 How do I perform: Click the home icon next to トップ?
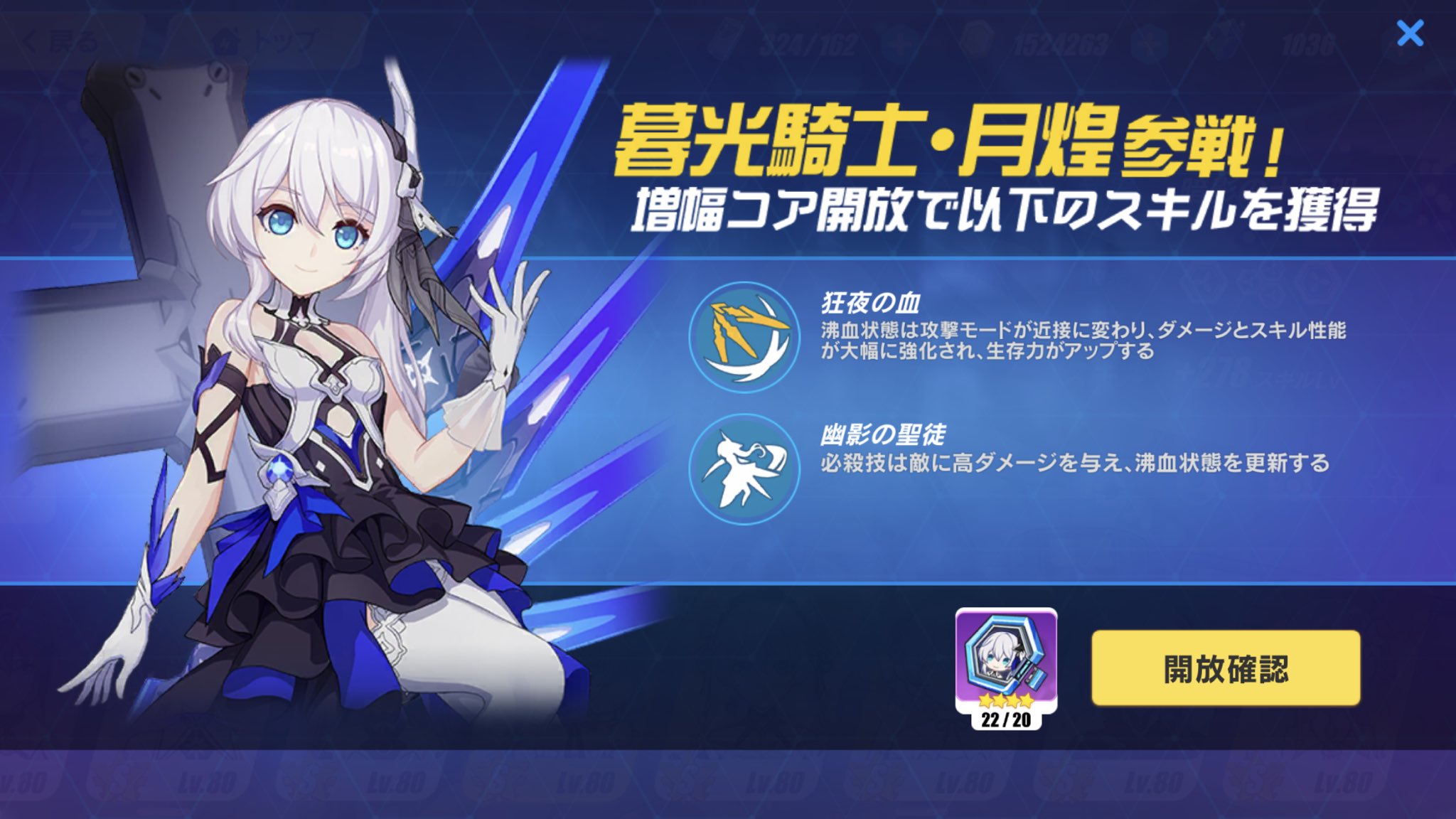coord(226,41)
